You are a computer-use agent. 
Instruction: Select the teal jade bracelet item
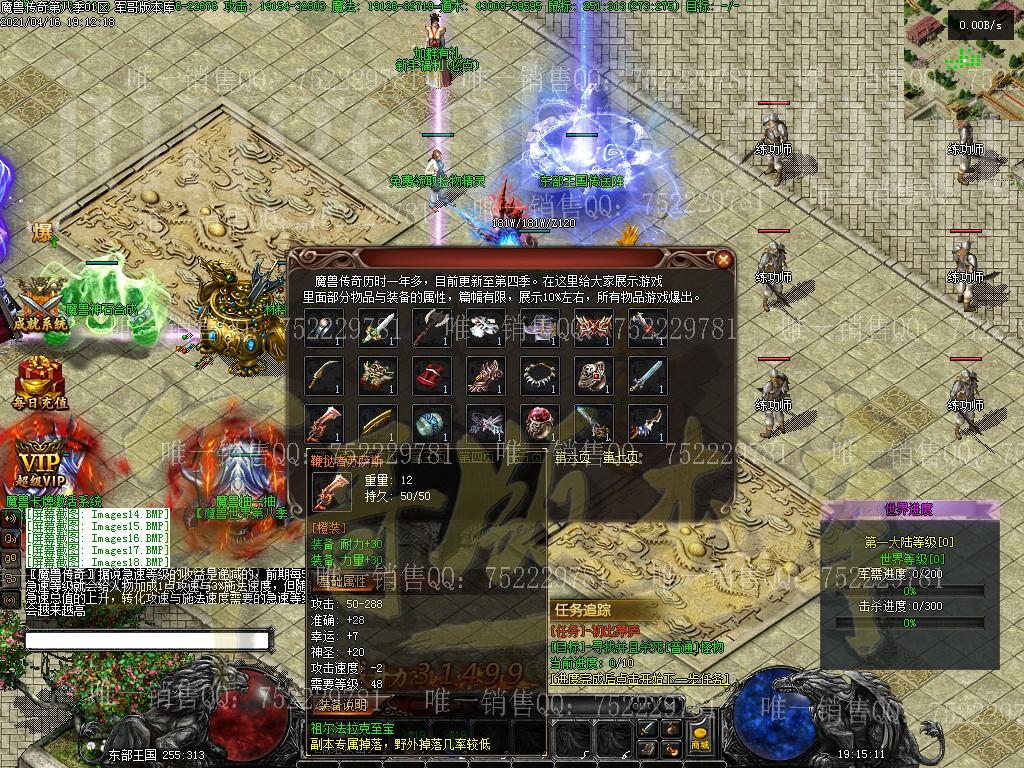click(431, 422)
